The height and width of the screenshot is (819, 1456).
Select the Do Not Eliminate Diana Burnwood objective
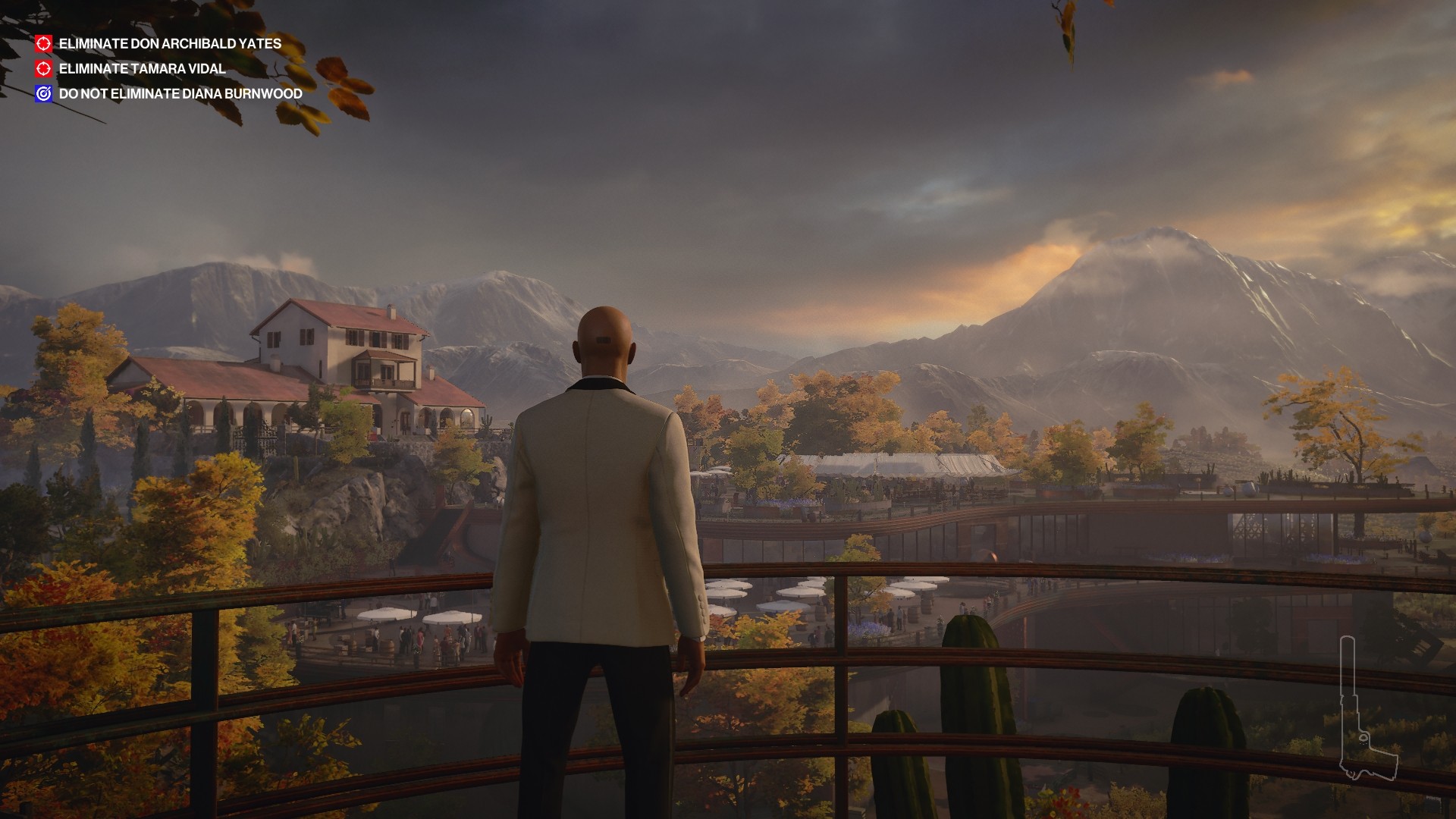tap(180, 94)
